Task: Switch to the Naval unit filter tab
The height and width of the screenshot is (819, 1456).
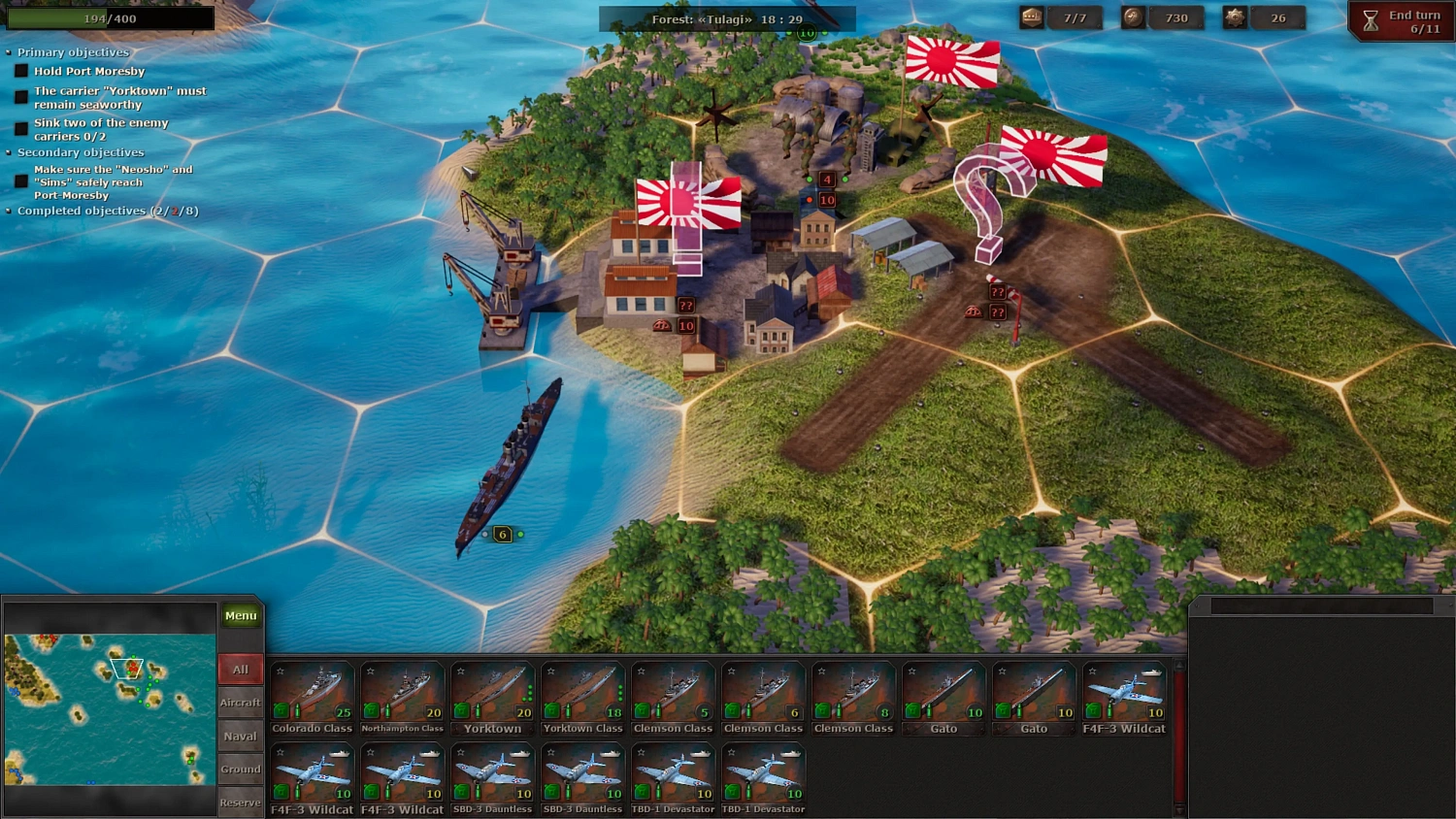Action: pos(240,736)
